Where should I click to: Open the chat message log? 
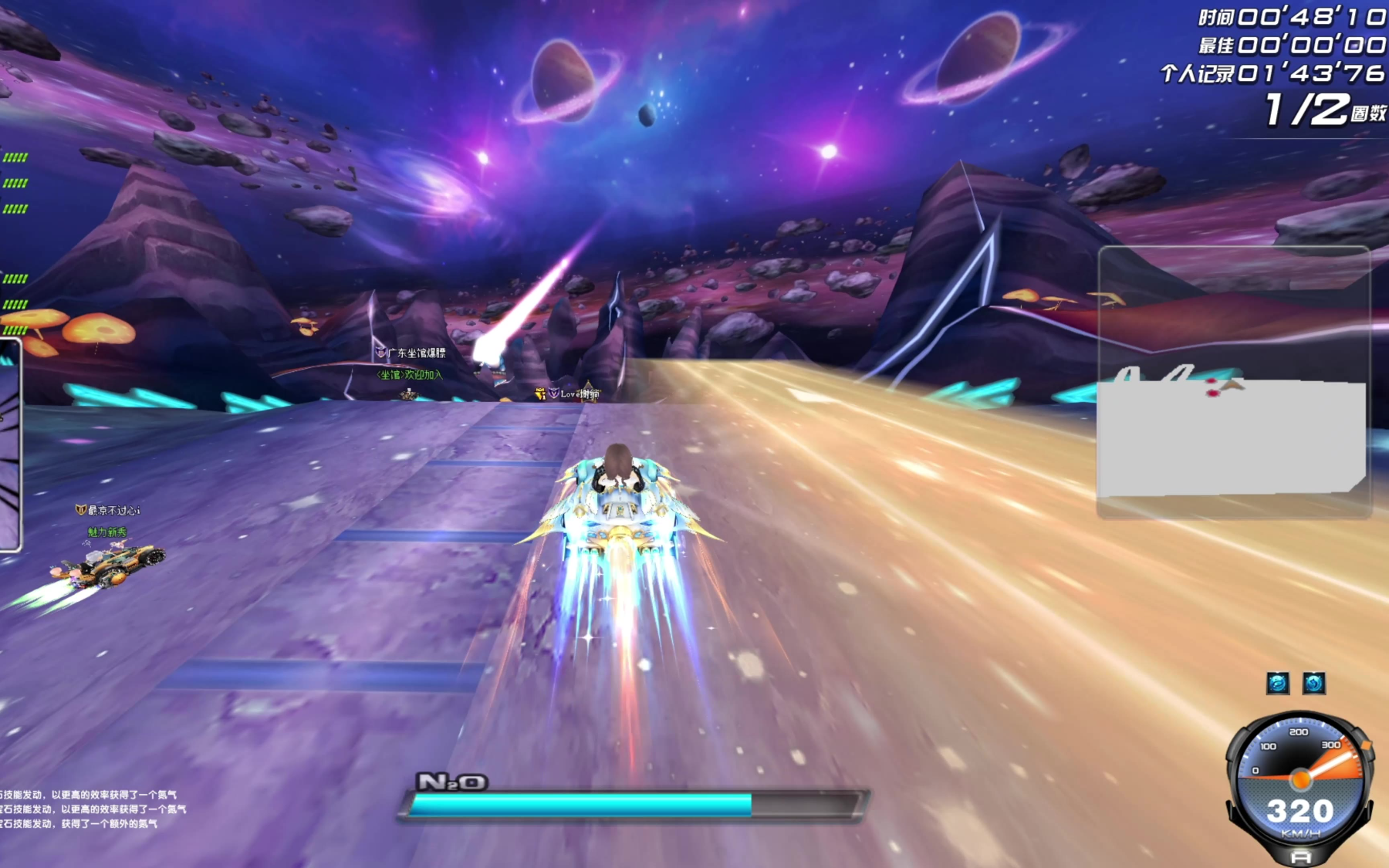93,809
